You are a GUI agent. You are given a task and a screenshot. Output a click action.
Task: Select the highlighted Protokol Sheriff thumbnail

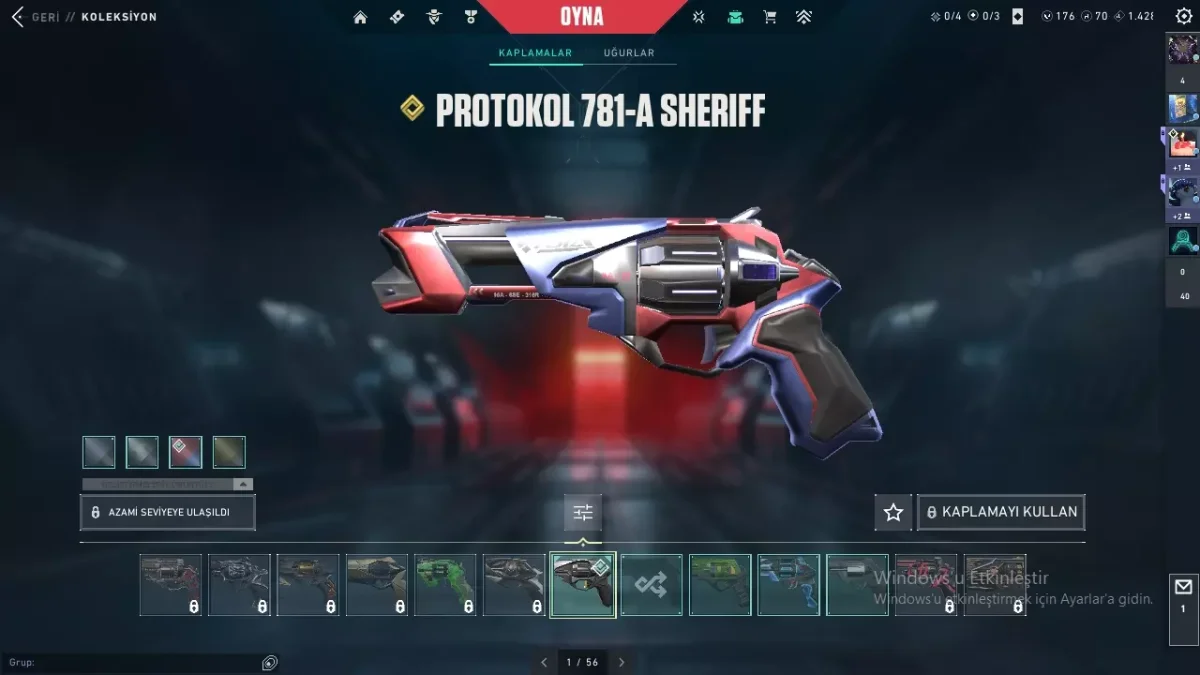coord(582,585)
